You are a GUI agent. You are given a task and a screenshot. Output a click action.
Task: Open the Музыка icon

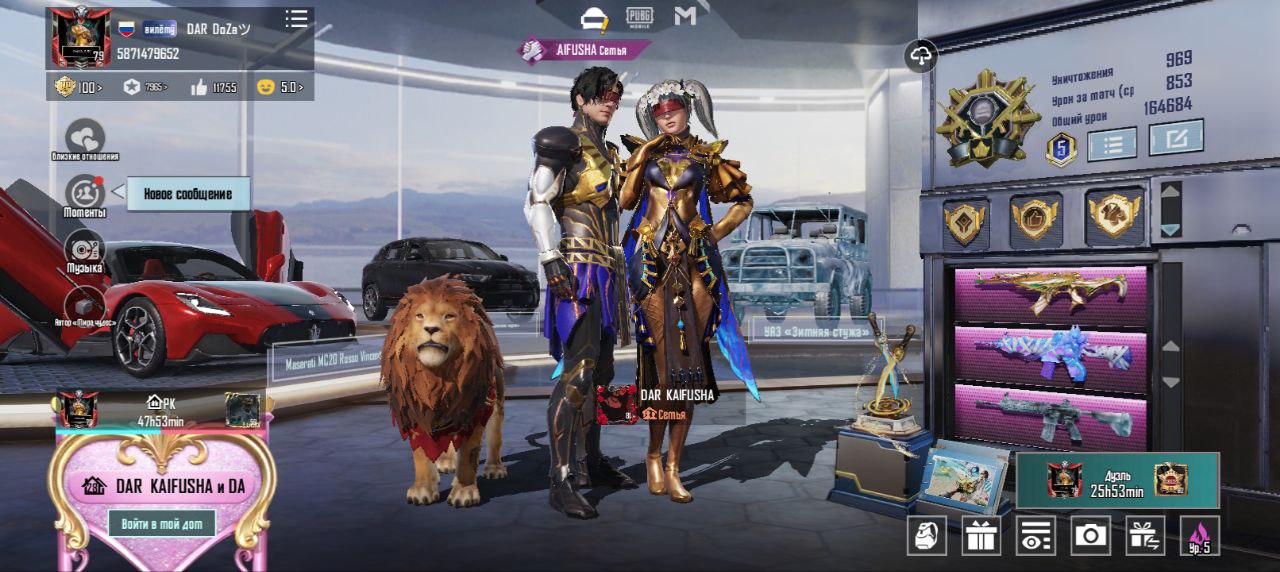[x=85, y=248]
